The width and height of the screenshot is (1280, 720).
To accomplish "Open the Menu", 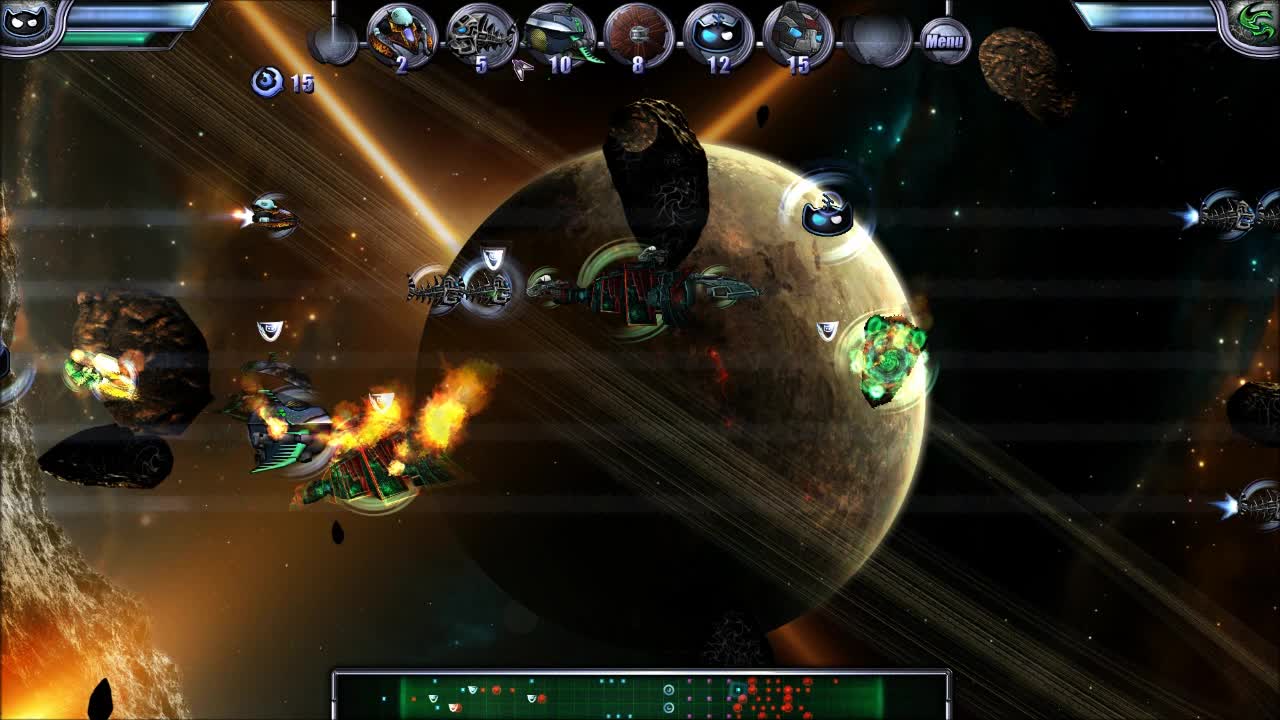I will (946, 39).
